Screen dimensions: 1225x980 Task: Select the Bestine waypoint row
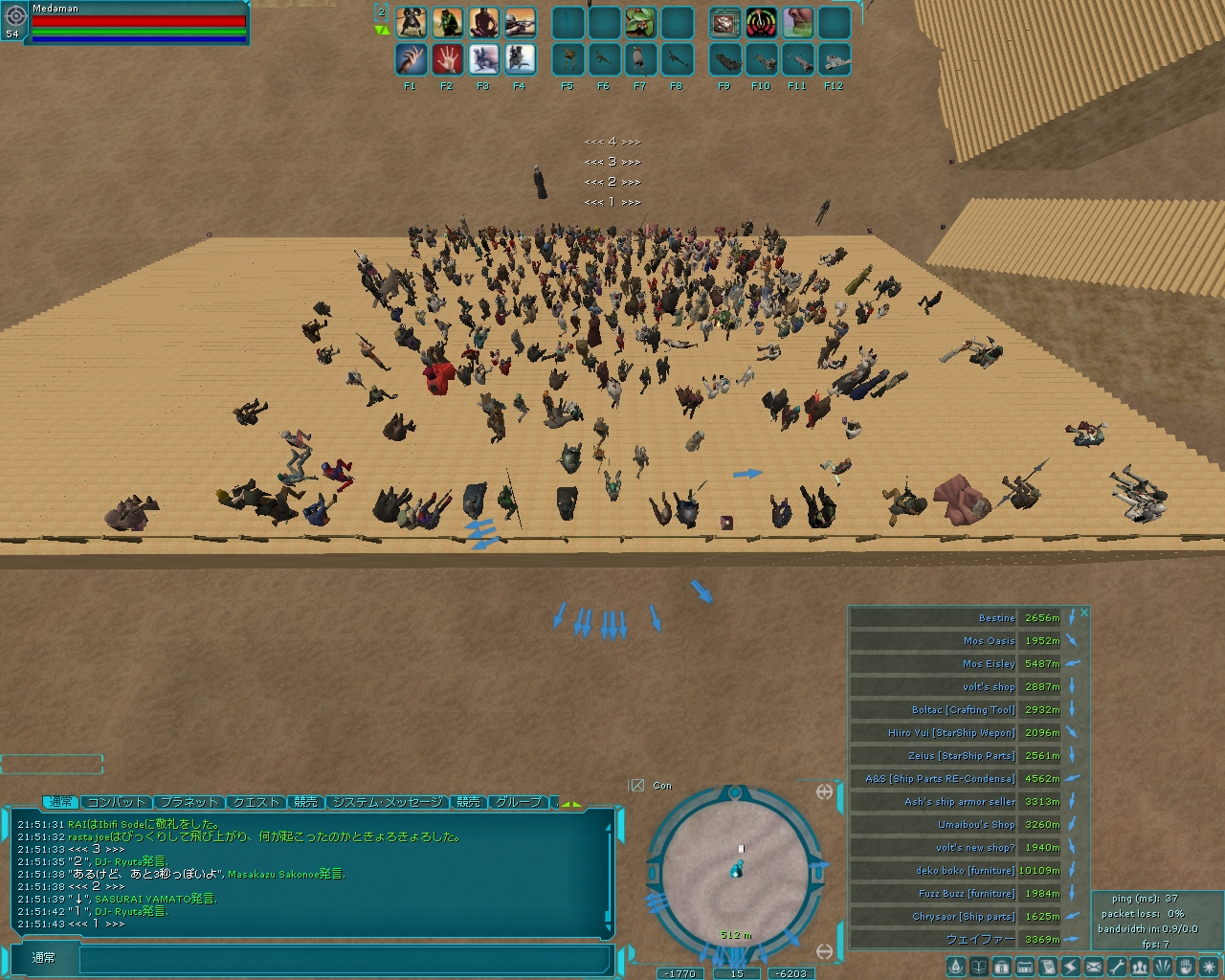[x=957, y=618]
